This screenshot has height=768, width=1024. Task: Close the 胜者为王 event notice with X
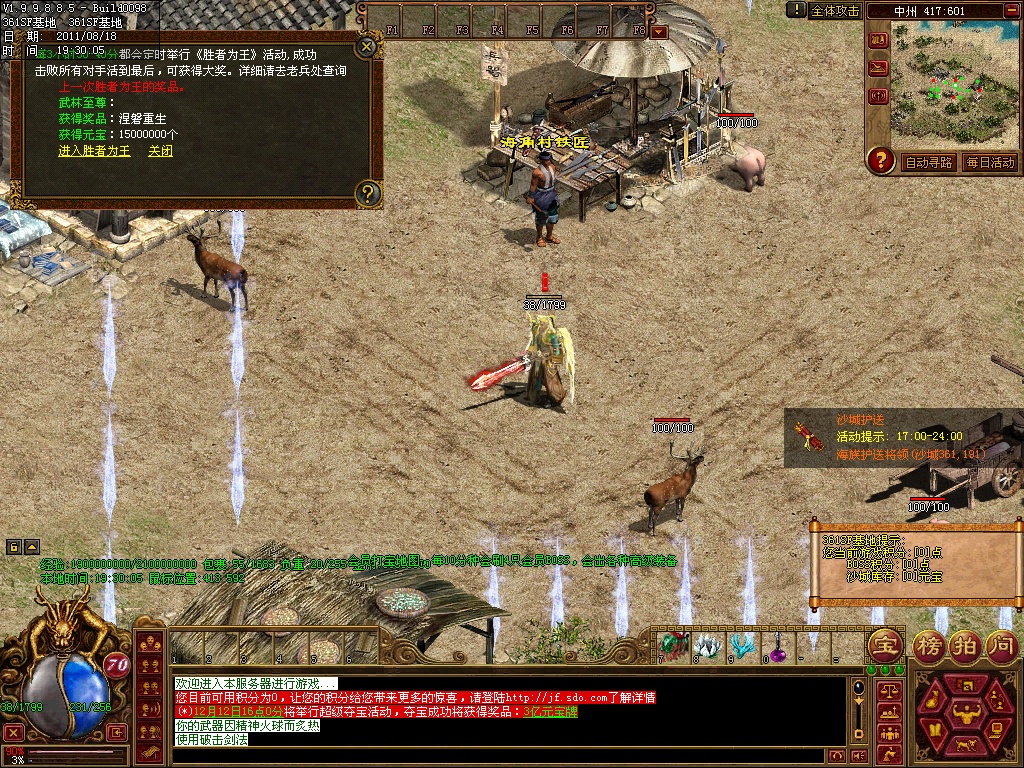pyautogui.click(x=367, y=46)
